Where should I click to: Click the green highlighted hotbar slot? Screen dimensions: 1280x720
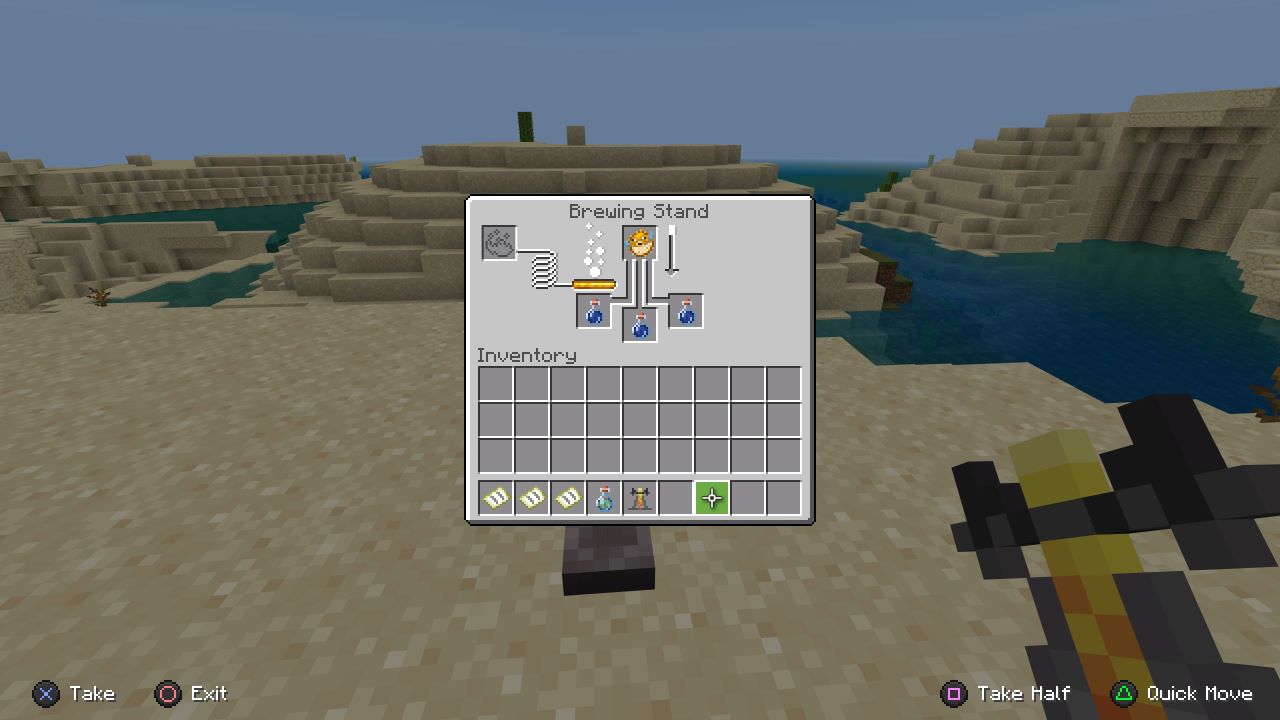(x=712, y=497)
